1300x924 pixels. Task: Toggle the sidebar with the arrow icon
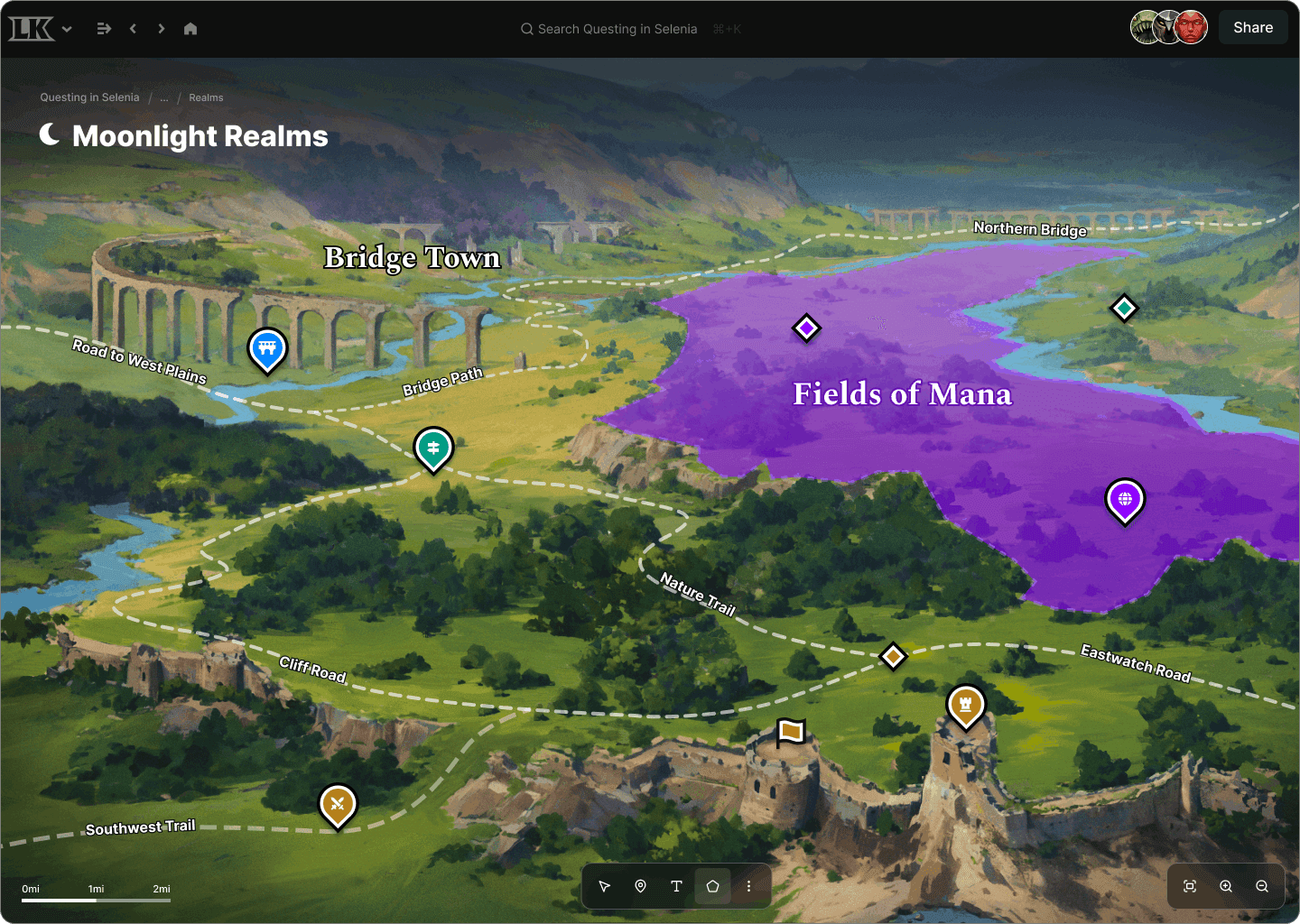click(x=104, y=28)
